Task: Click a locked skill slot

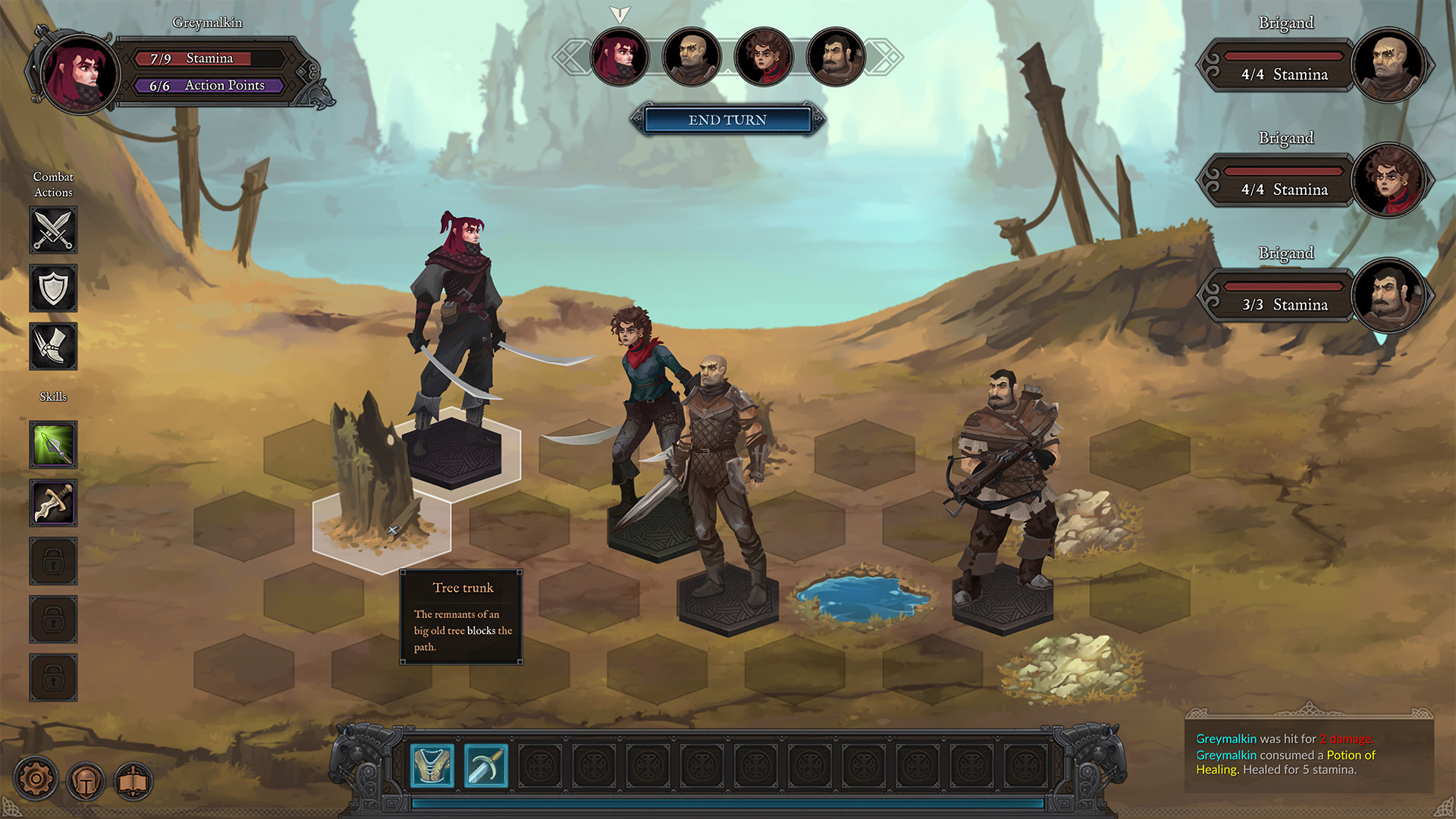Action: point(52,561)
